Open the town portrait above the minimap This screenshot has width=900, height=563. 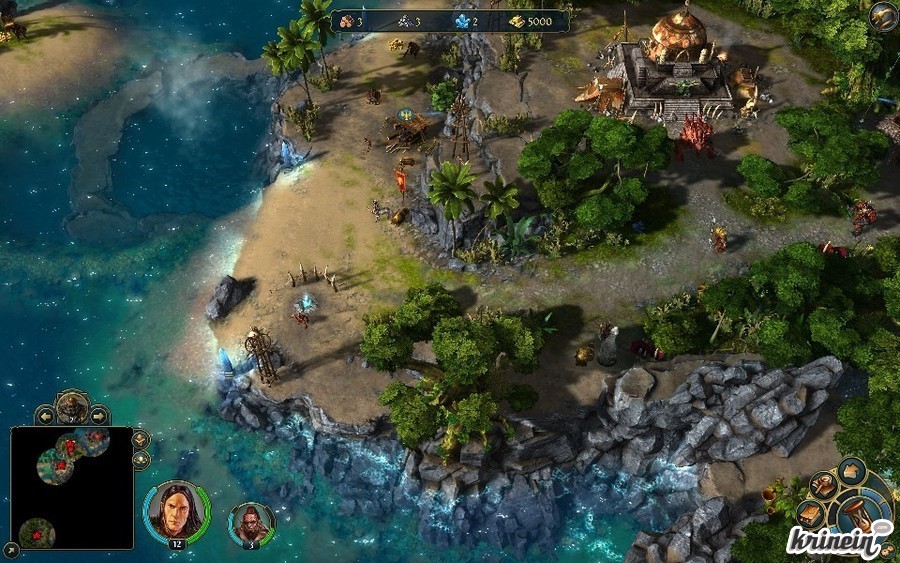point(72,405)
